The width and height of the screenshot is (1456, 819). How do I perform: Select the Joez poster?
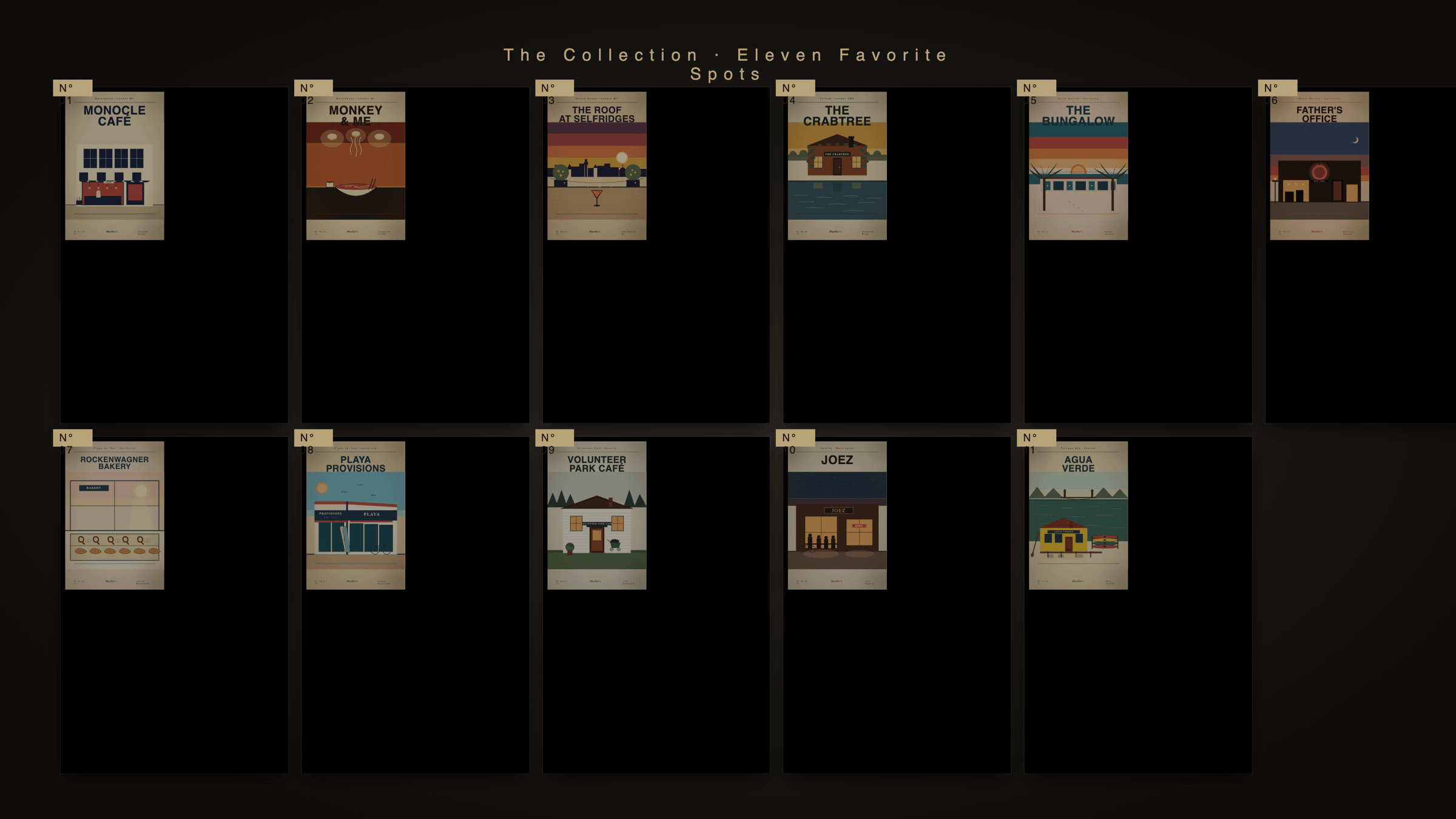tap(837, 515)
